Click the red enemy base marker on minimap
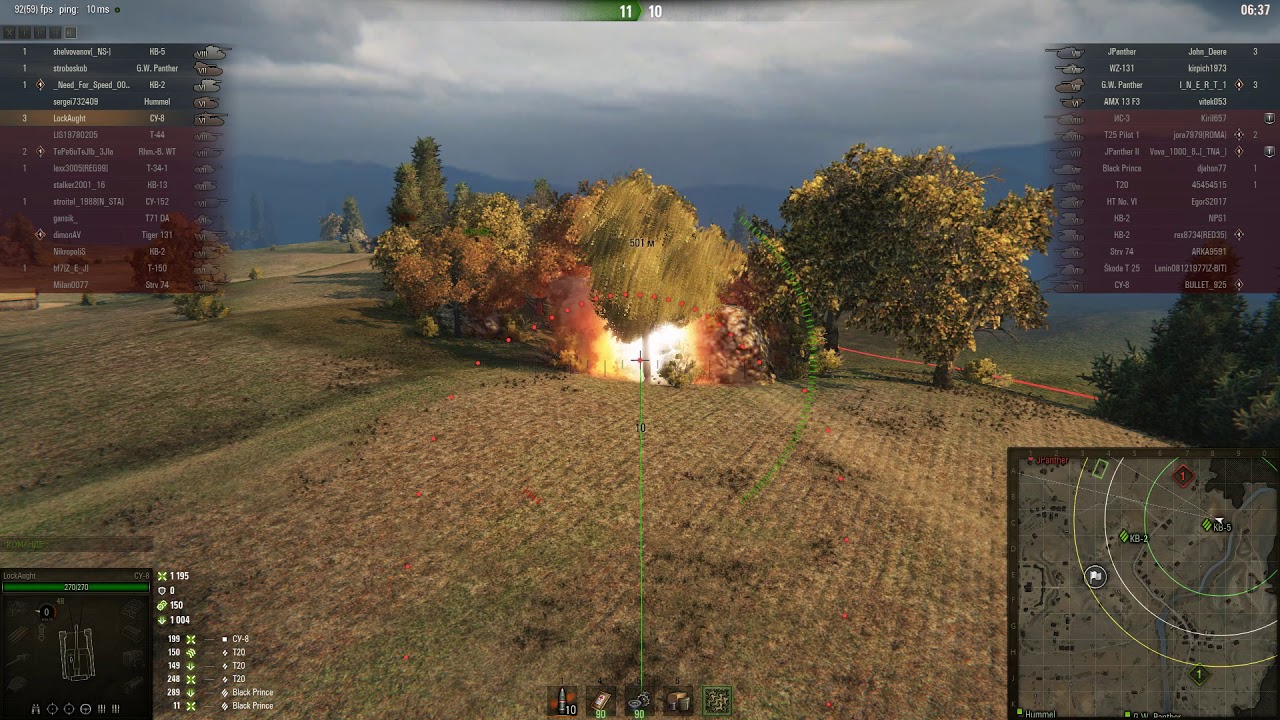 [x=1183, y=476]
